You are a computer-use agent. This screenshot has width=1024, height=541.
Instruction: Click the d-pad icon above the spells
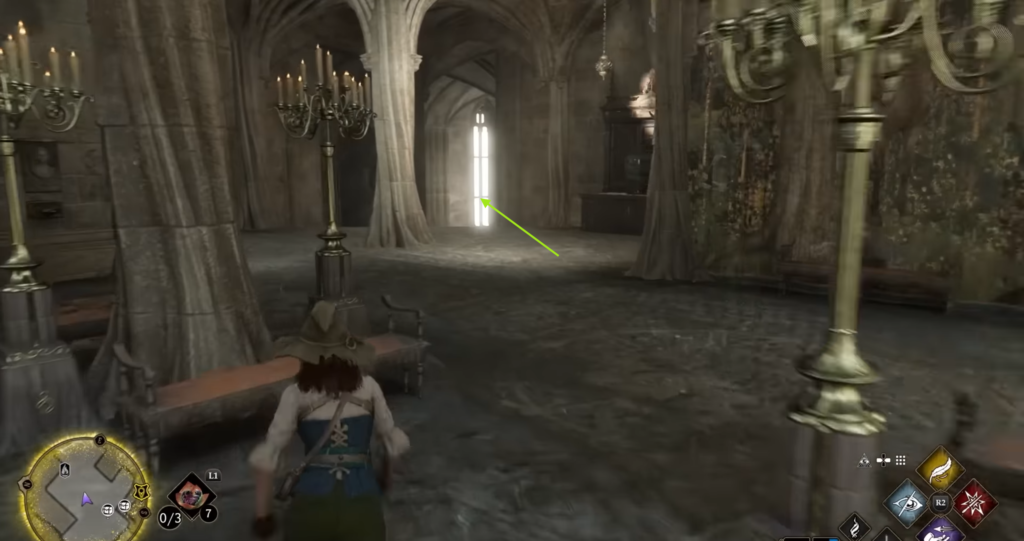click(883, 460)
